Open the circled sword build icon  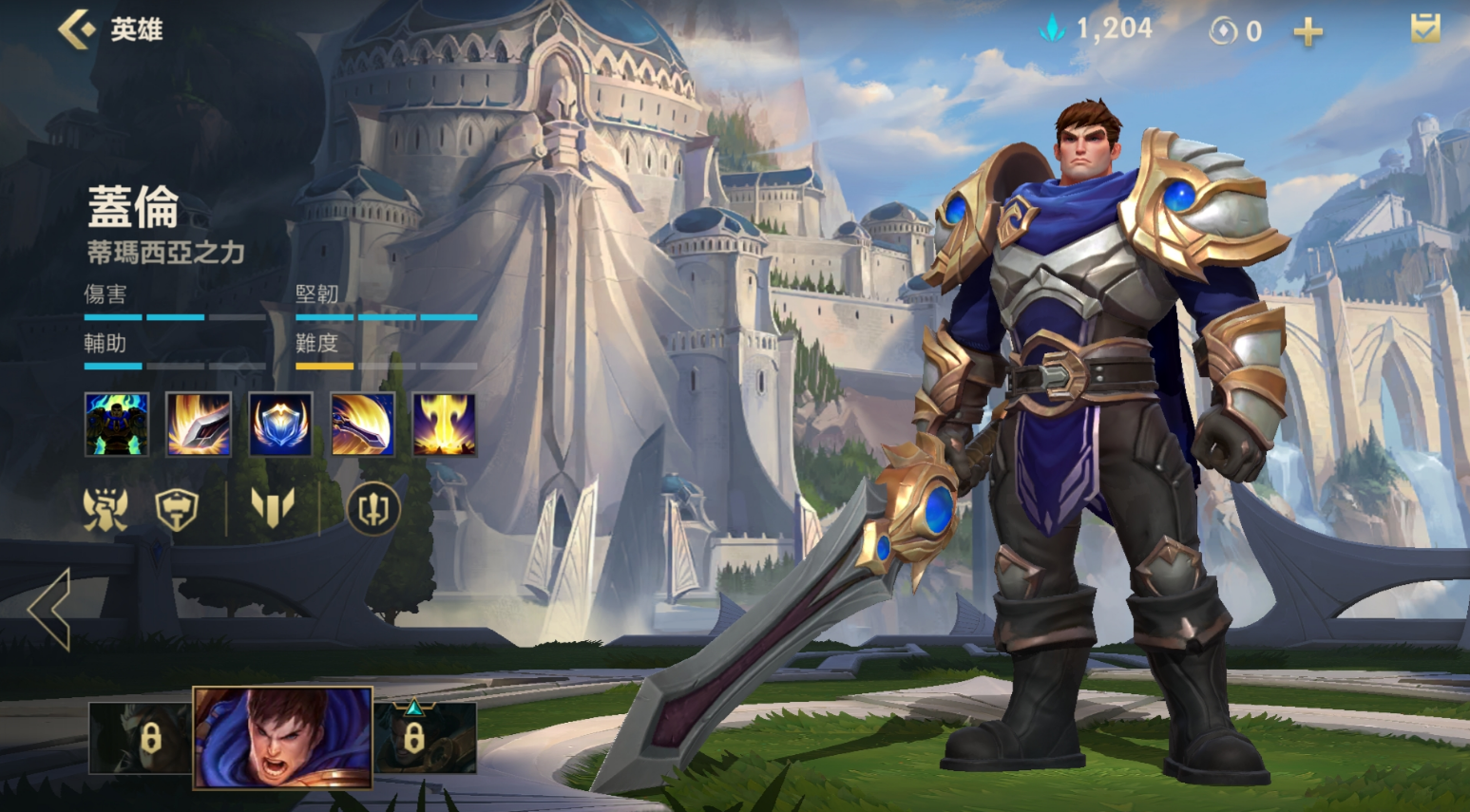coord(372,509)
